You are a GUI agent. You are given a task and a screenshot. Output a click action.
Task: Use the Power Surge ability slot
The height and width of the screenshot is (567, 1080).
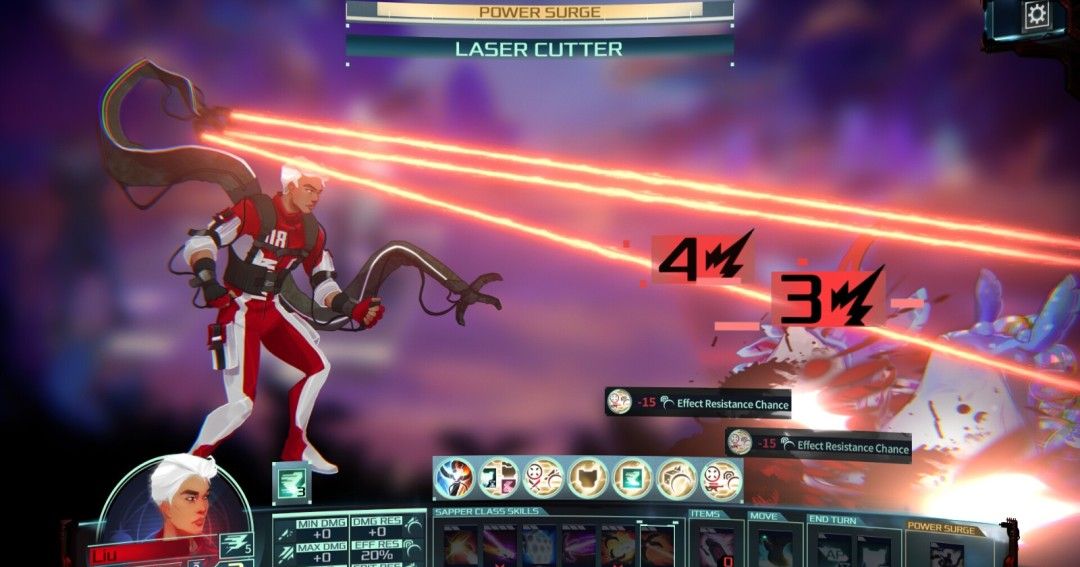[946, 552]
